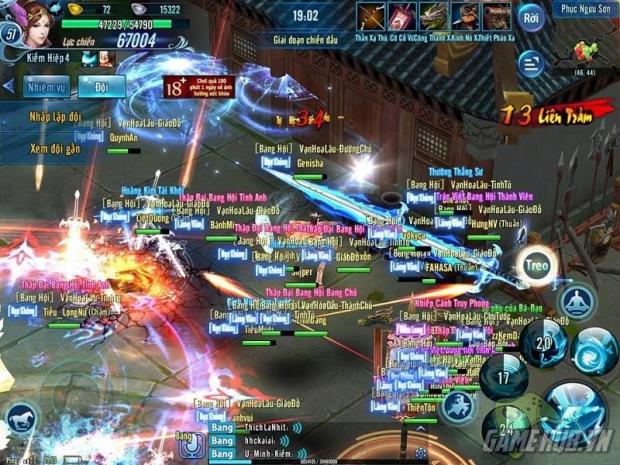
Task: Activate the meditation pose skill
Action: [x=576, y=300]
